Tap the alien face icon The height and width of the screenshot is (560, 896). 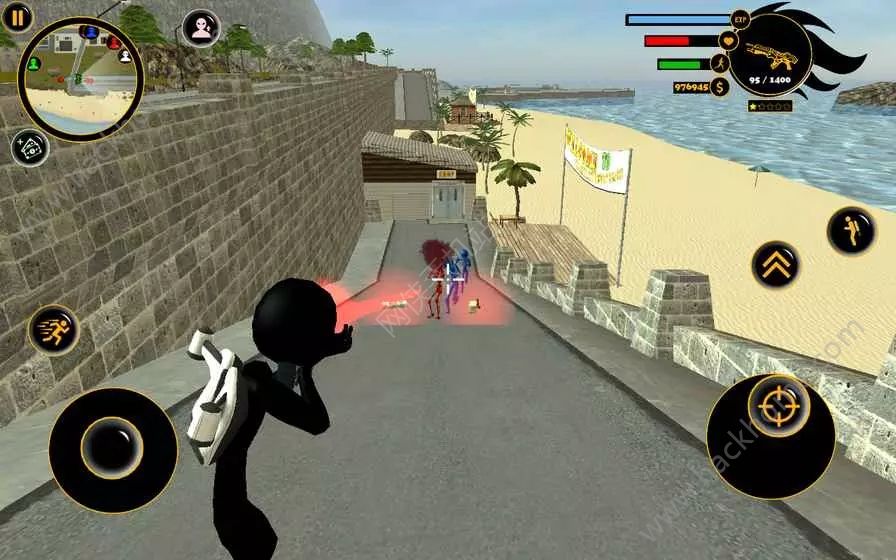[203, 28]
